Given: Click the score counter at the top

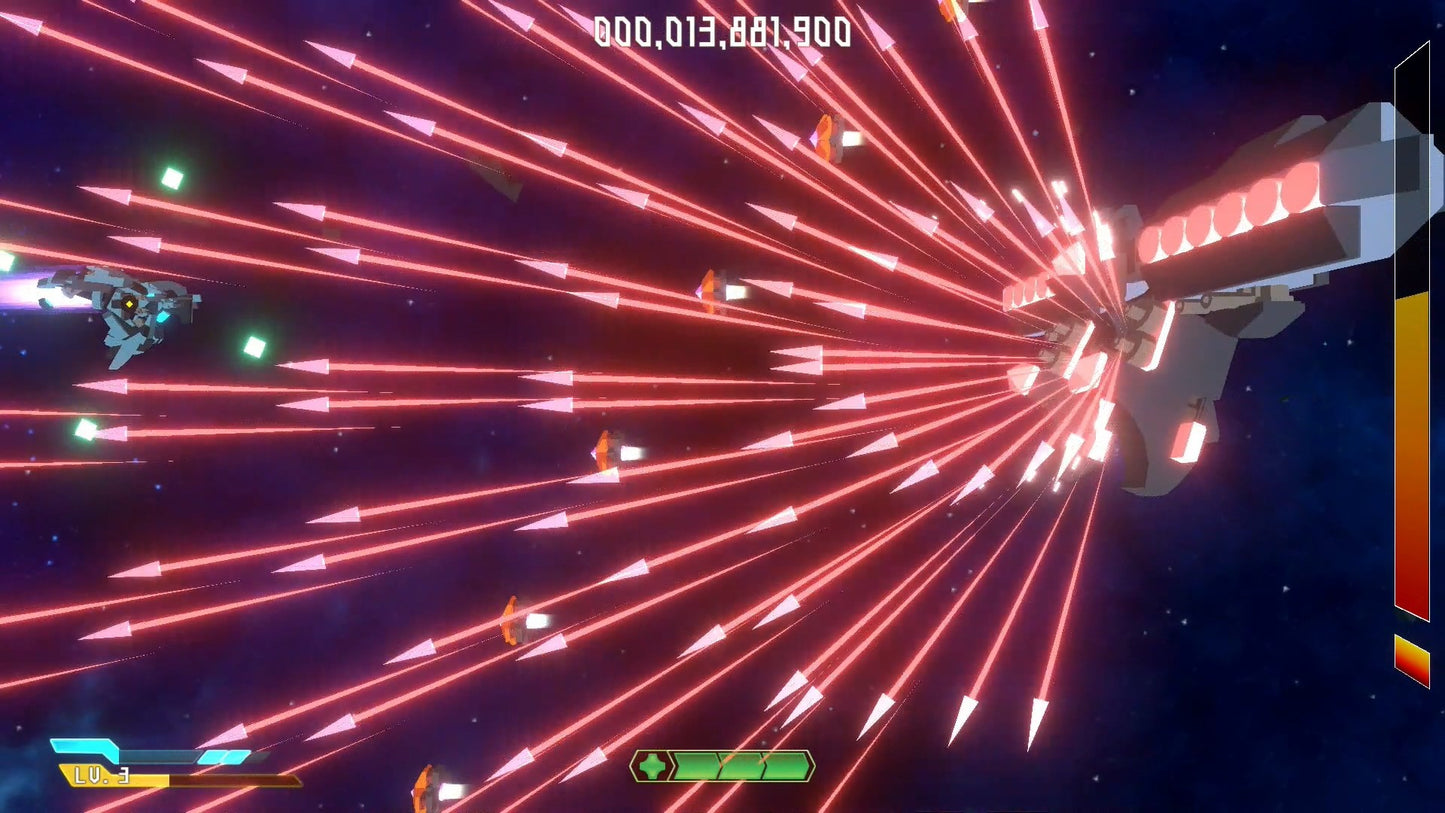Looking at the screenshot, I should pos(722,32).
